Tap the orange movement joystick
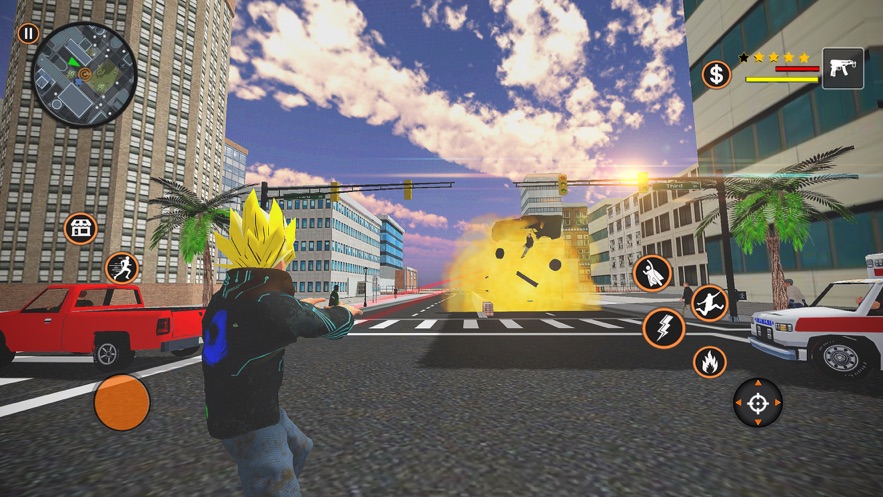This screenshot has height=497, width=883. point(122,402)
